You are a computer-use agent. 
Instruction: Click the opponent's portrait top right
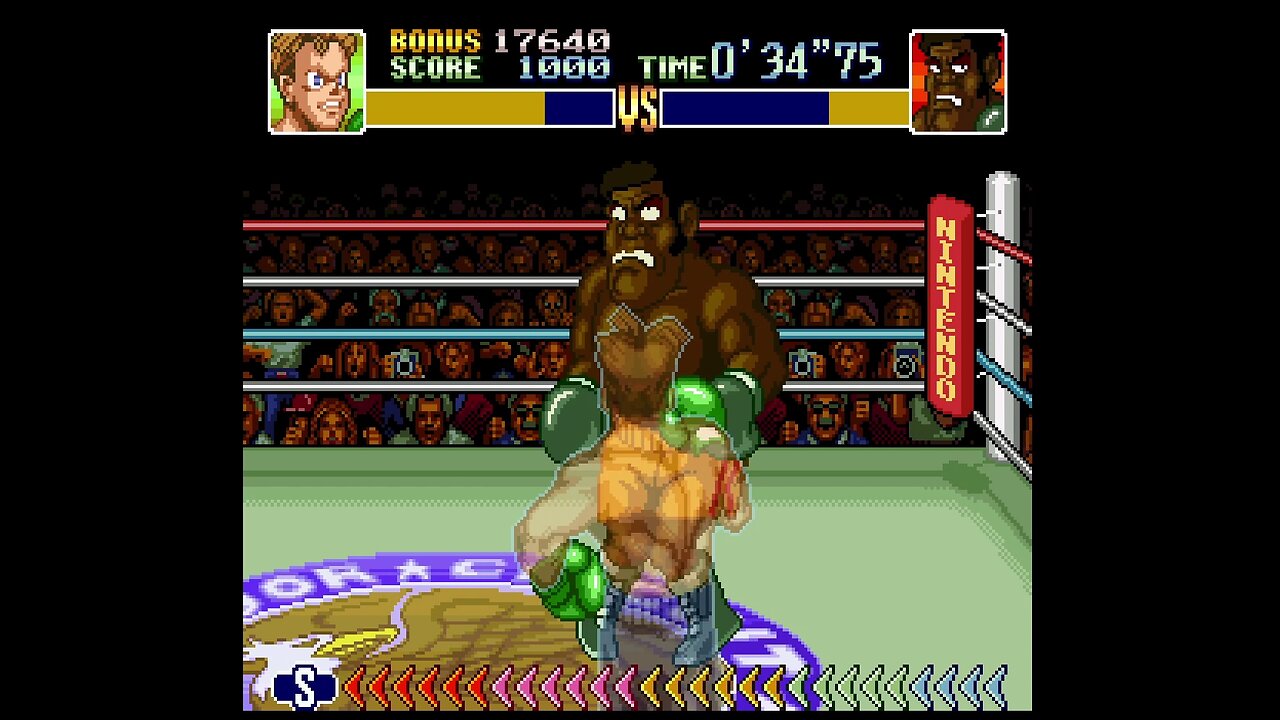coord(957,80)
